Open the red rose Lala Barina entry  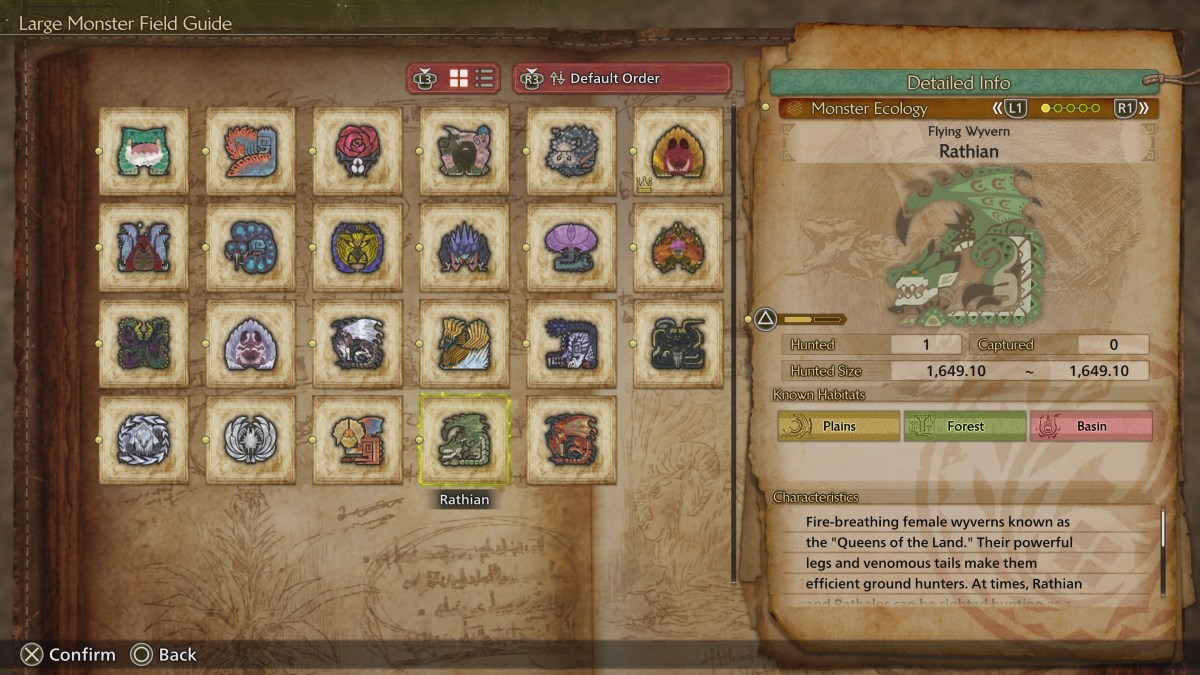[358, 151]
